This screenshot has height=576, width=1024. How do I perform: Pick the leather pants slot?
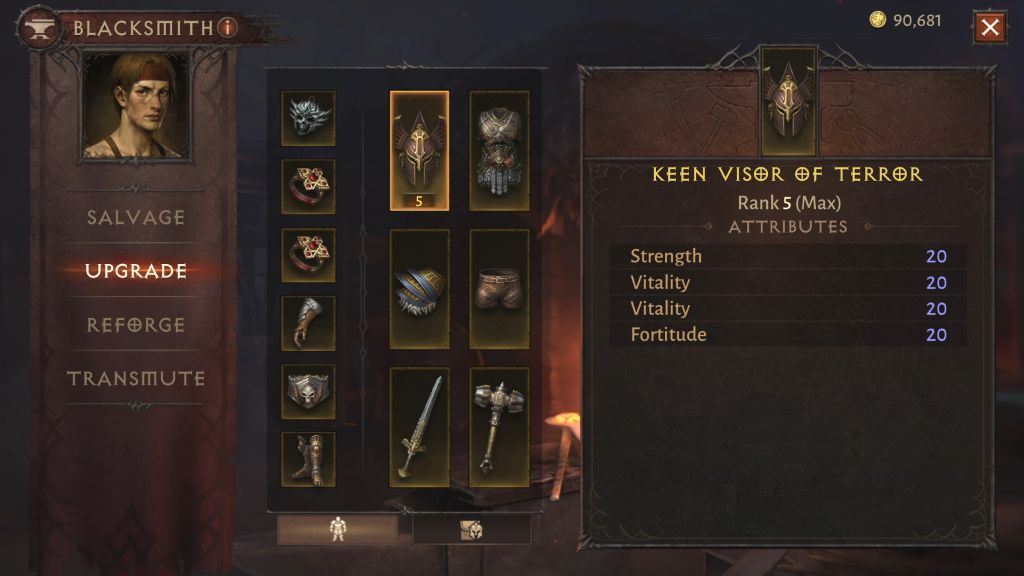click(x=499, y=288)
